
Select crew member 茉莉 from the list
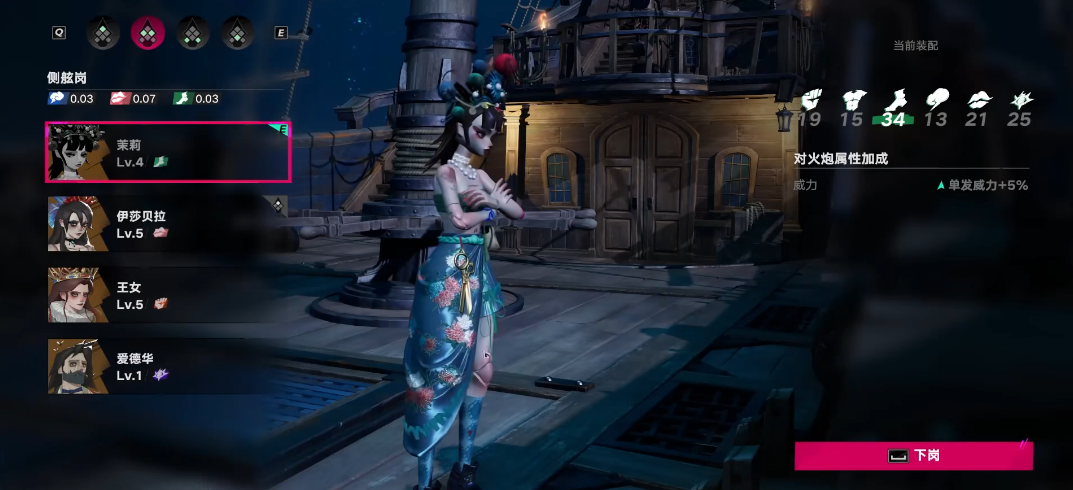coord(168,152)
